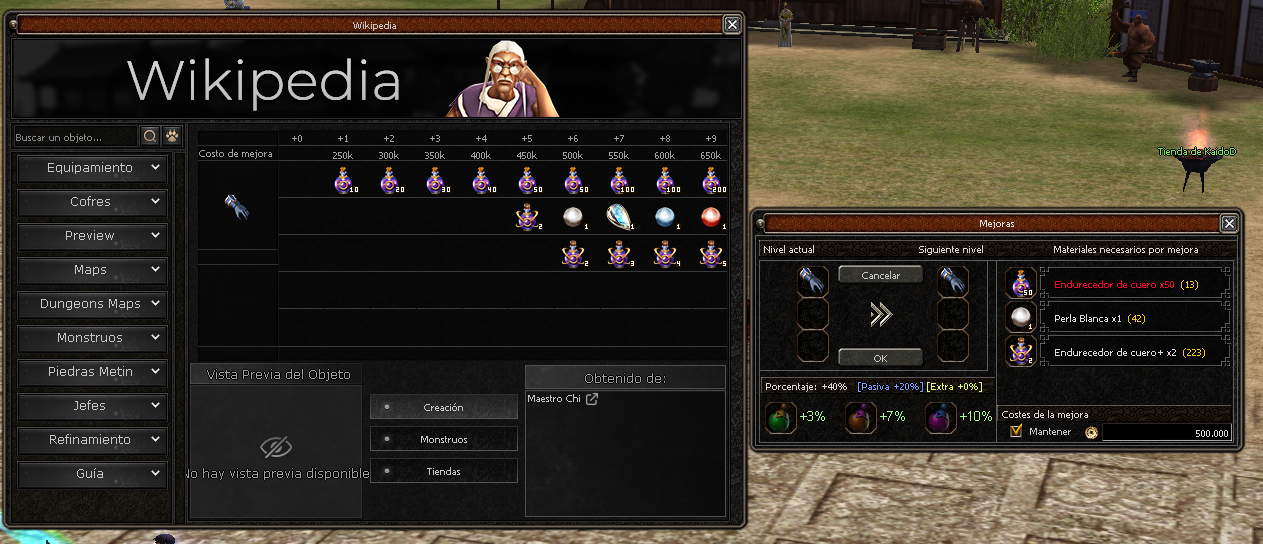Close the Mejoras upgrade window
Image resolution: width=1263 pixels, height=544 pixels.
tap(1229, 223)
